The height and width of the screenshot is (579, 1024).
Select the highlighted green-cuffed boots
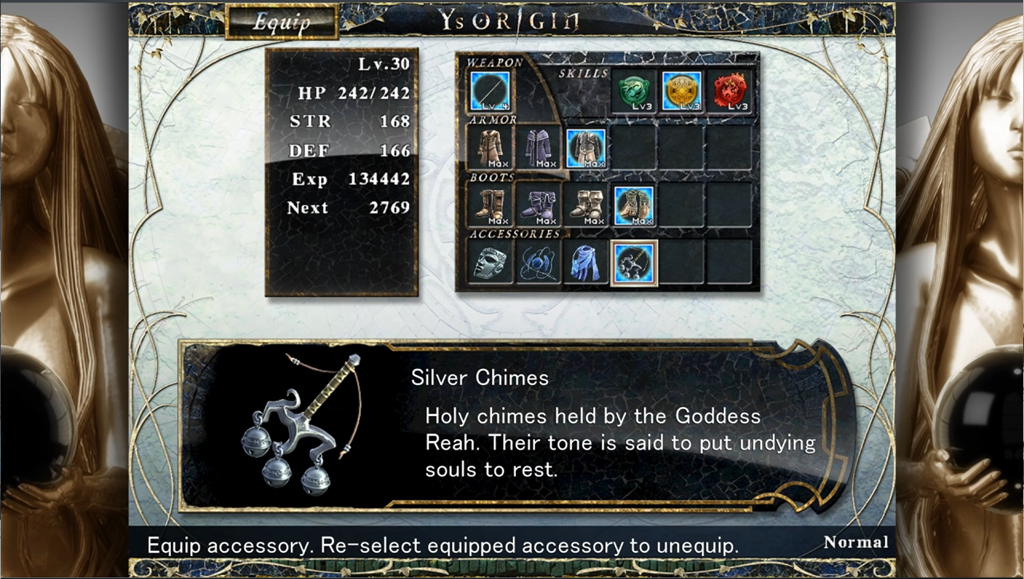click(x=634, y=204)
